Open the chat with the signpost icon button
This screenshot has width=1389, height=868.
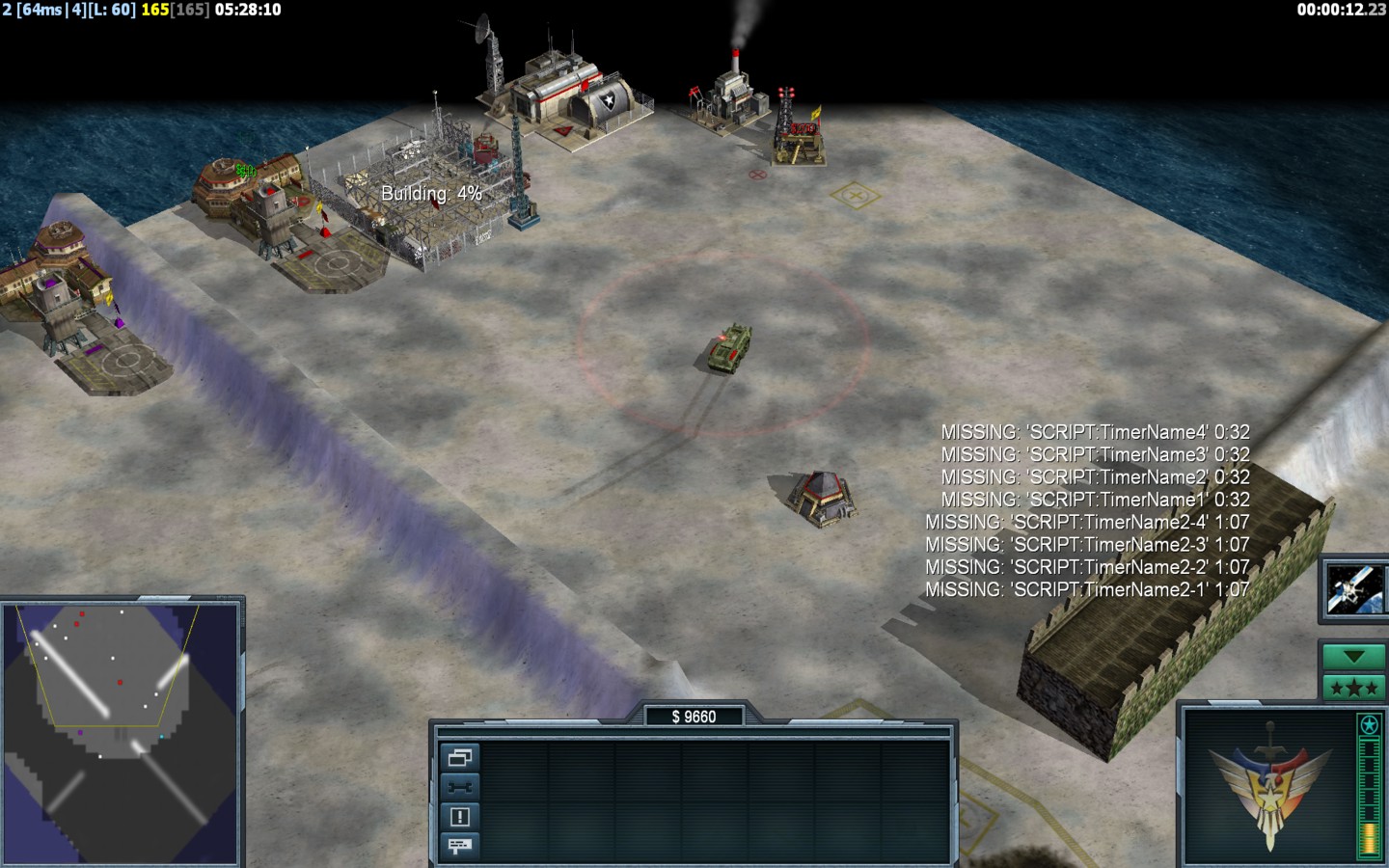tap(459, 846)
